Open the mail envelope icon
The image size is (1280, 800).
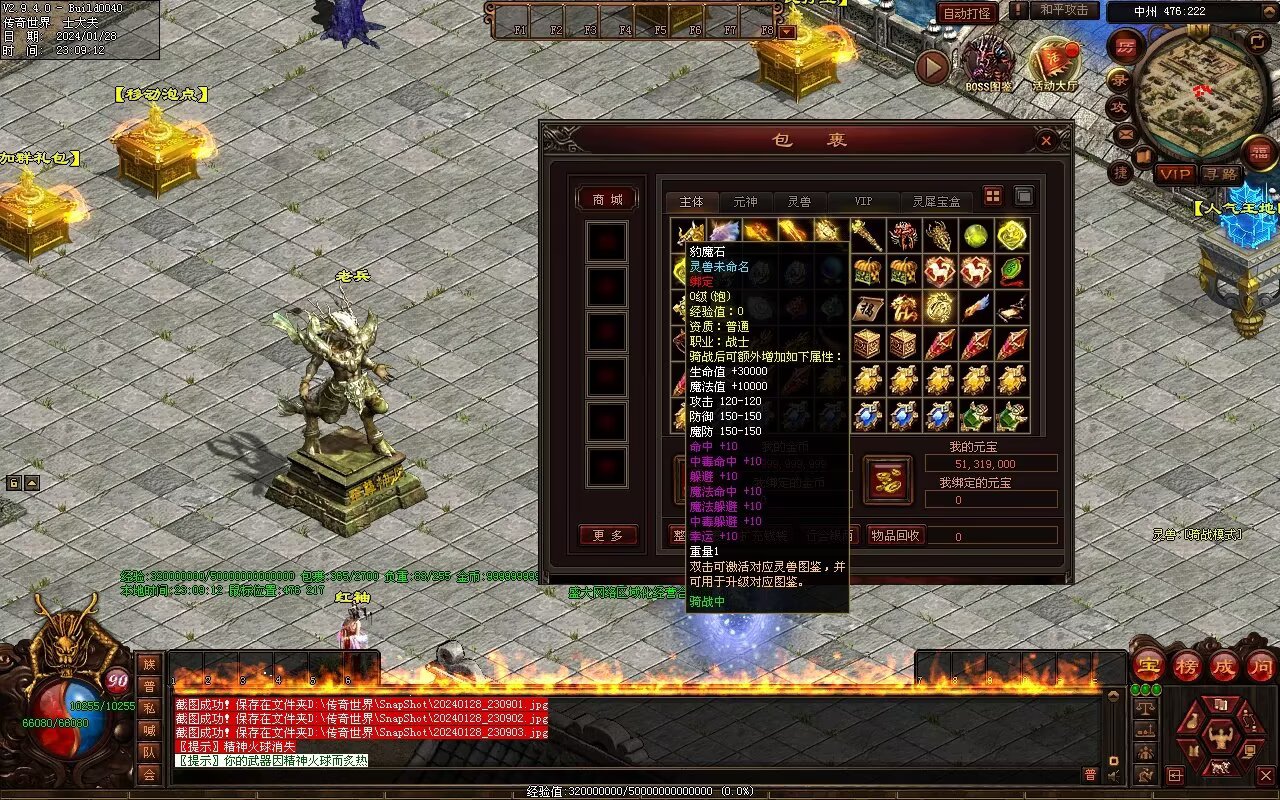coord(1127,134)
